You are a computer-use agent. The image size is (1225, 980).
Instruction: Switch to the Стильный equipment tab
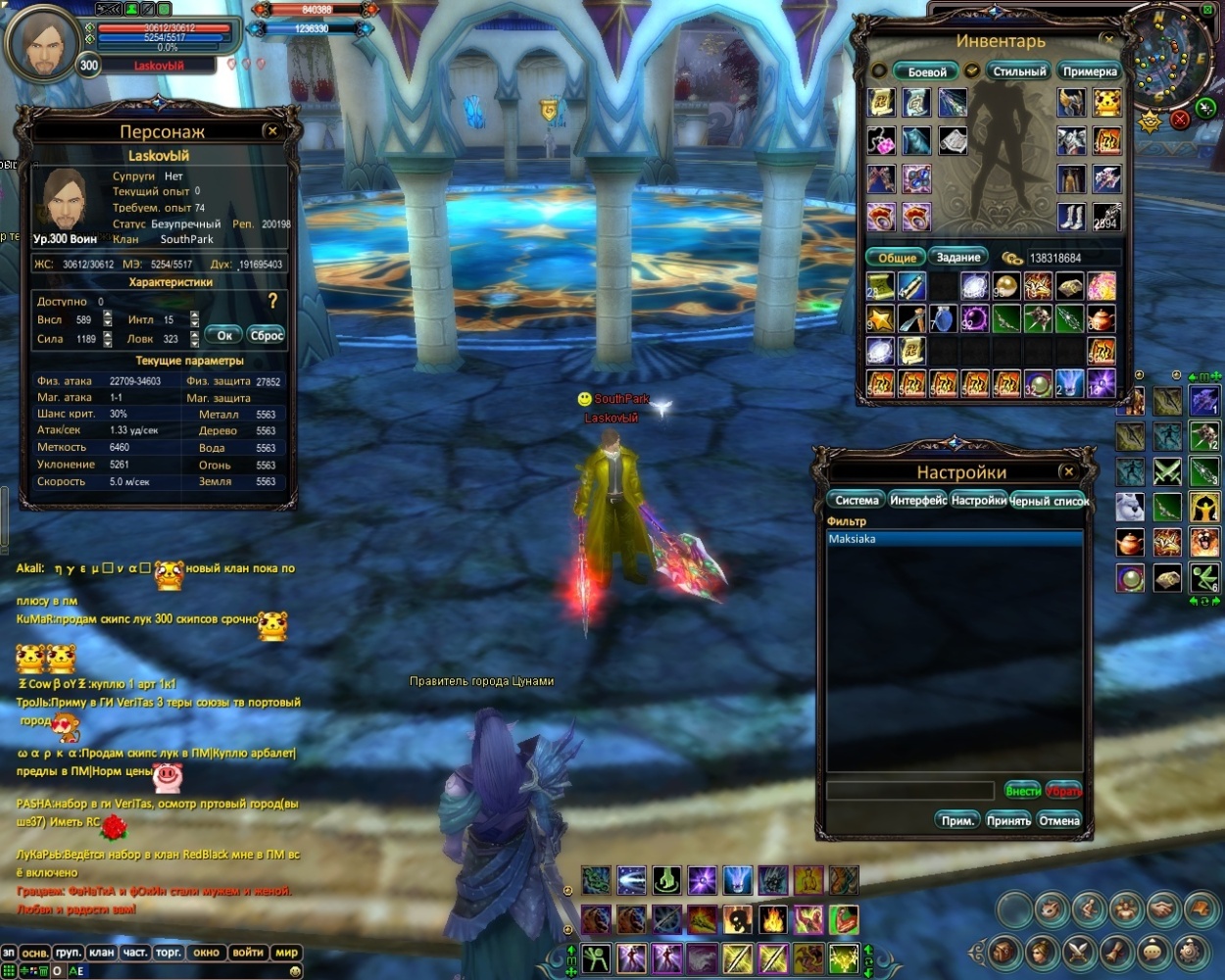click(1019, 72)
